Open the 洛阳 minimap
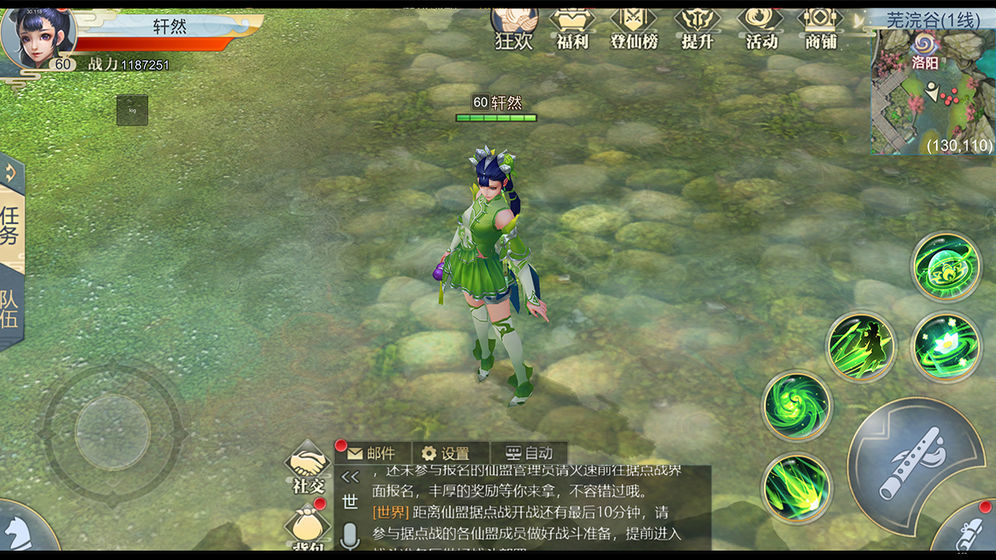The width and height of the screenshot is (996, 560). pos(932,92)
